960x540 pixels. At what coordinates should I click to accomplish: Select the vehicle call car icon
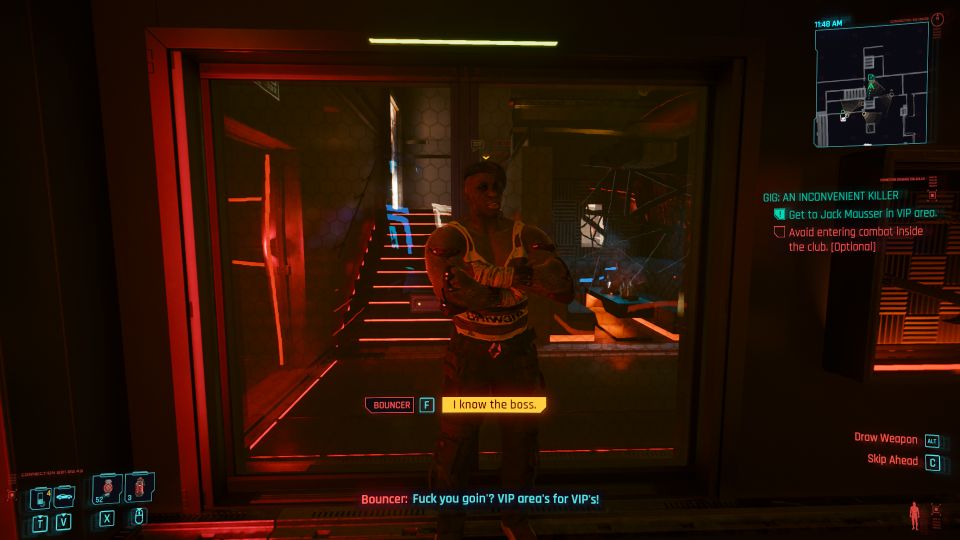(63, 497)
